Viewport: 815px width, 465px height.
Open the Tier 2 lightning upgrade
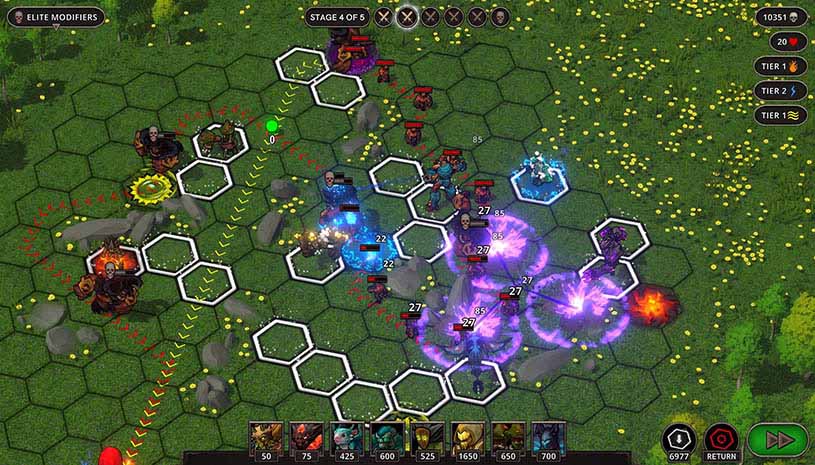click(781, 91)
